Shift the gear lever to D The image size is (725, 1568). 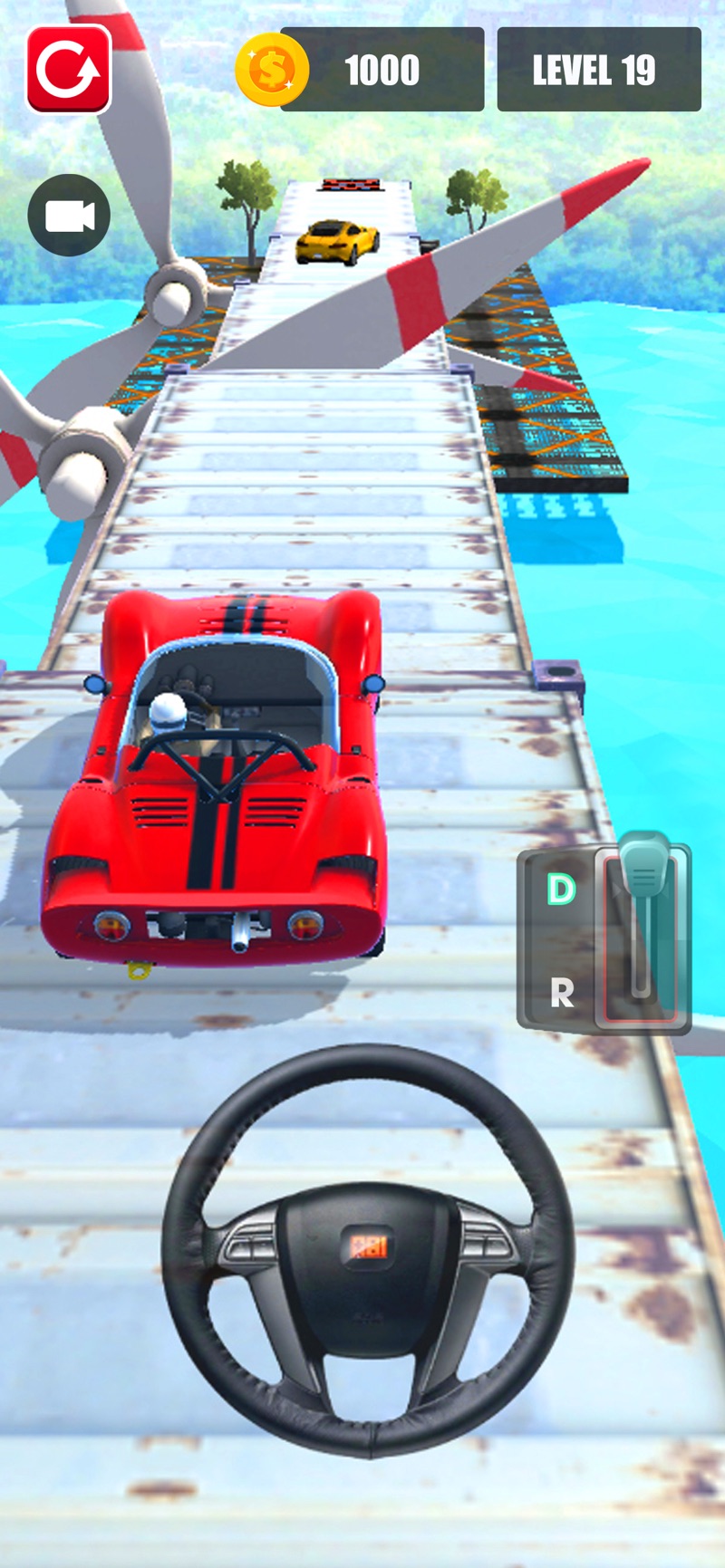click(561, 890)
